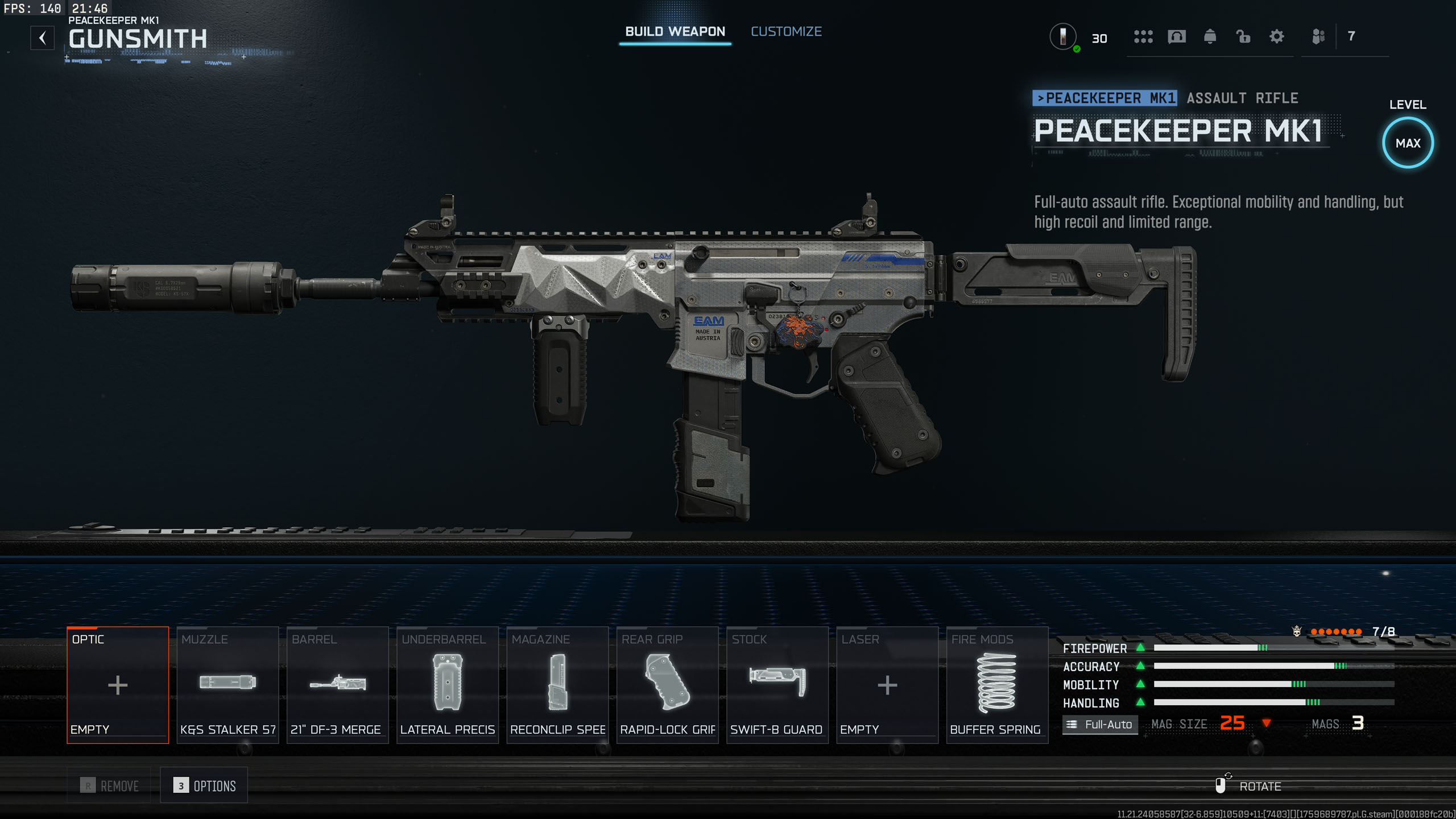Go back using the arrow beside Gunsmith
Image resolution: width=1456 pixels, height=819 pixels.
pyautogui.click(x=43, y=38)
